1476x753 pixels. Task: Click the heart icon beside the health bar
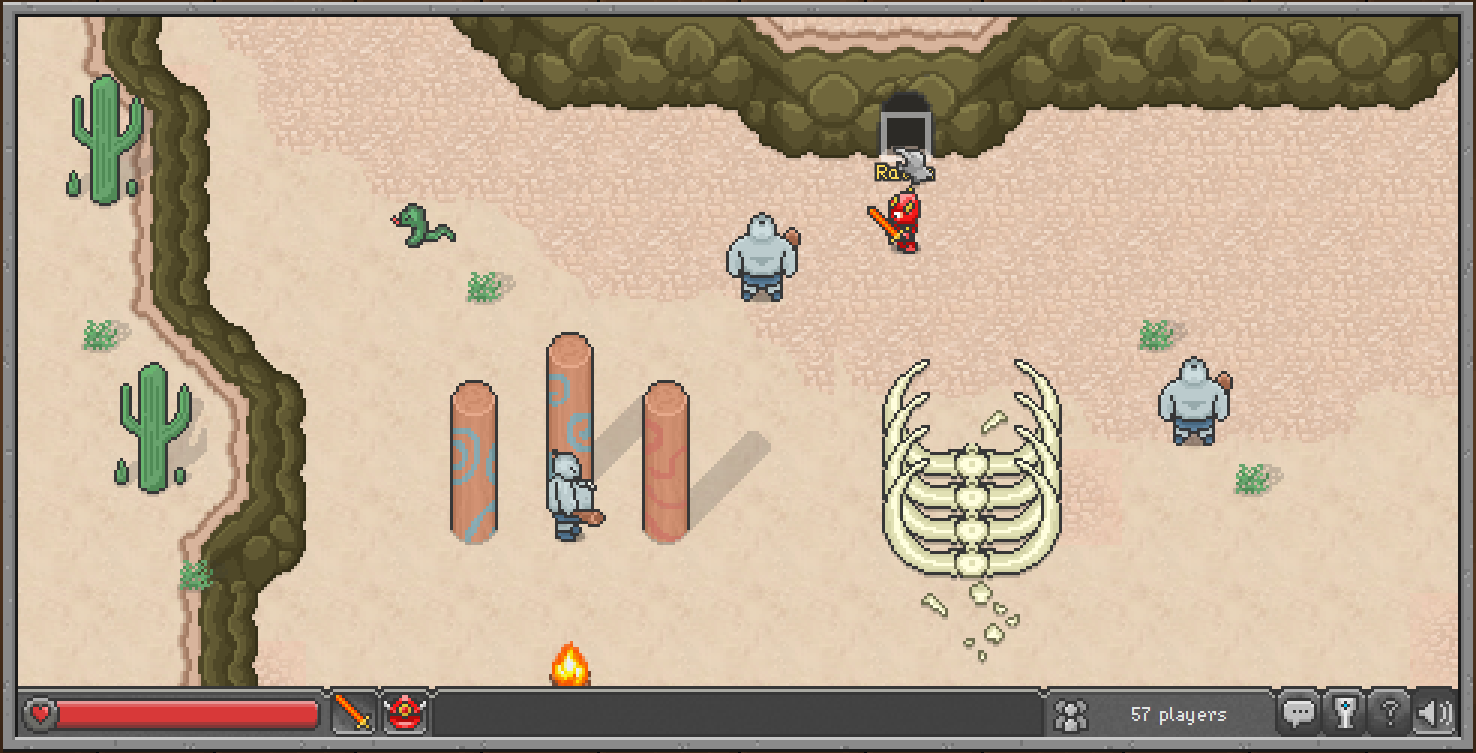click(x=38, y=714)
